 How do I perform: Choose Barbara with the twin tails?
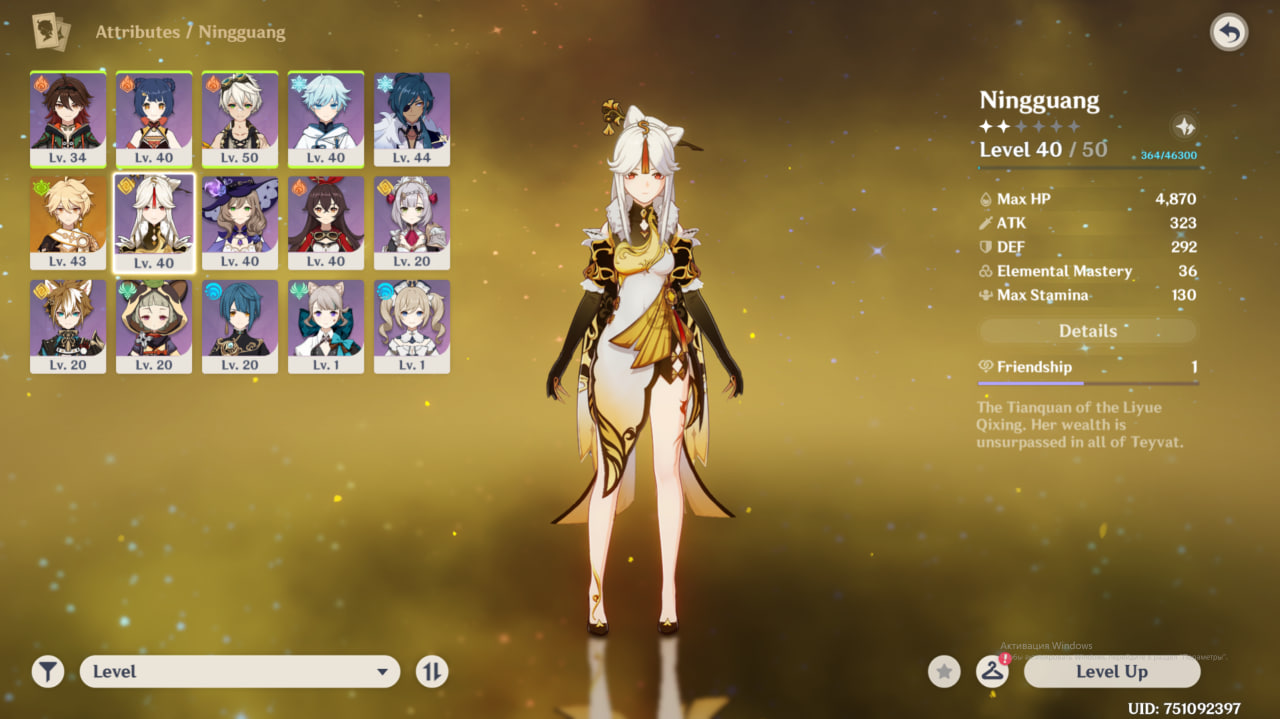pos(412,326)
